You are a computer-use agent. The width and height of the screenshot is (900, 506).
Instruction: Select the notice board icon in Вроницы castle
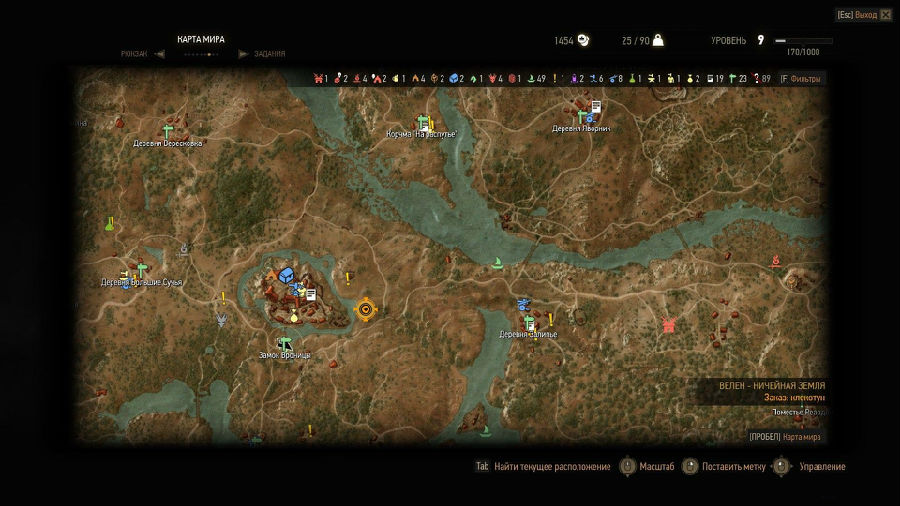click(311, 294)
